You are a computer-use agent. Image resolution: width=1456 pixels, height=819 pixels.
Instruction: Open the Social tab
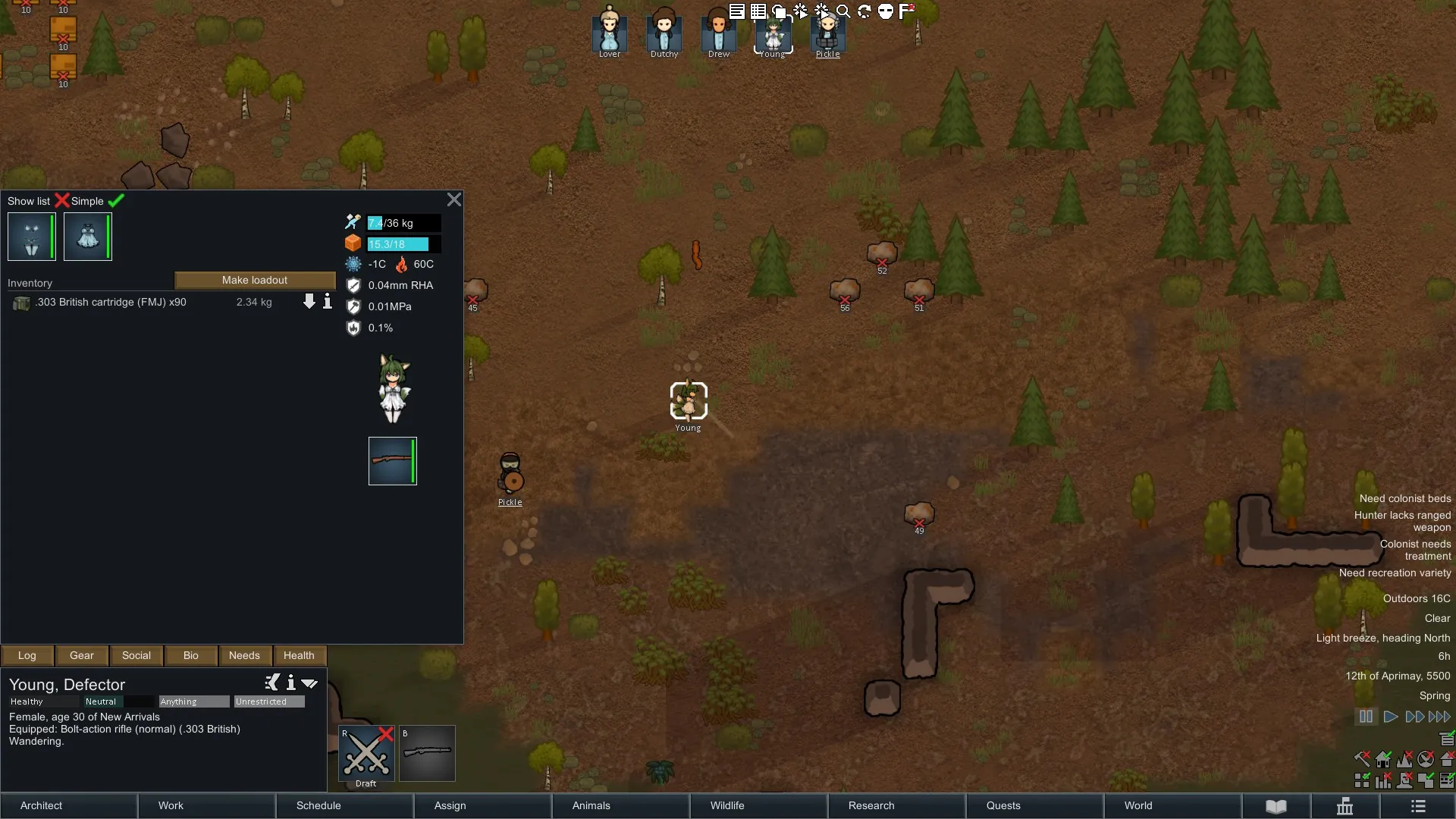click(x=136, y=656)
